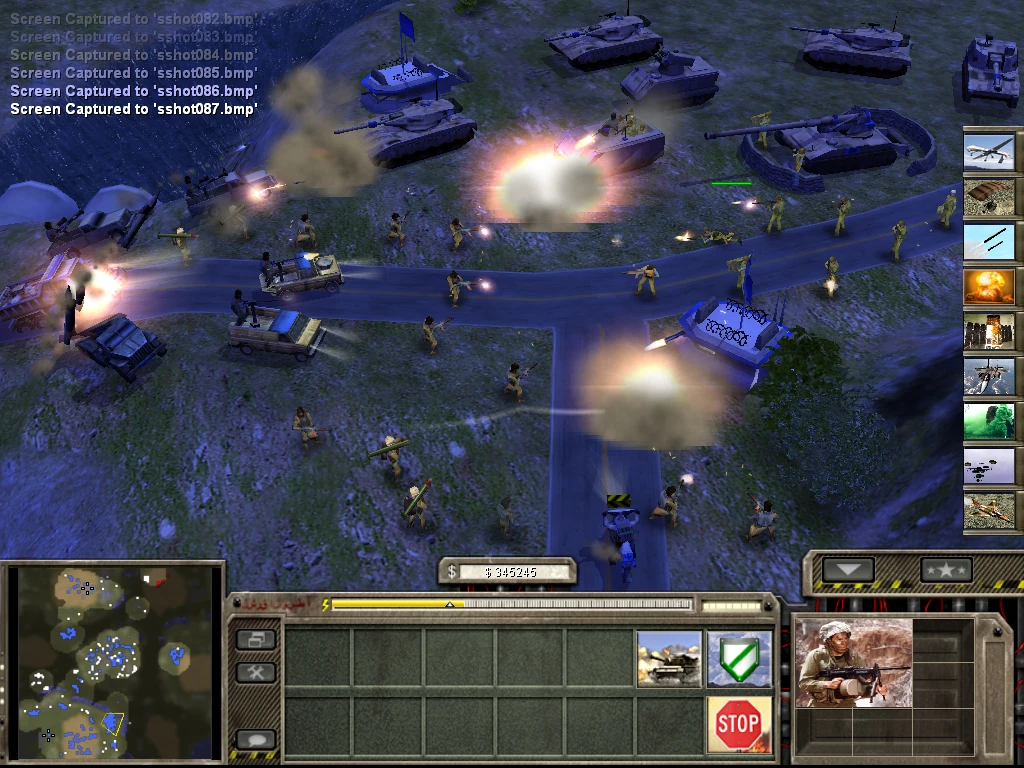Open the chat speech bubble button
The image size is (1024, 768).
(x=256, y=741)
